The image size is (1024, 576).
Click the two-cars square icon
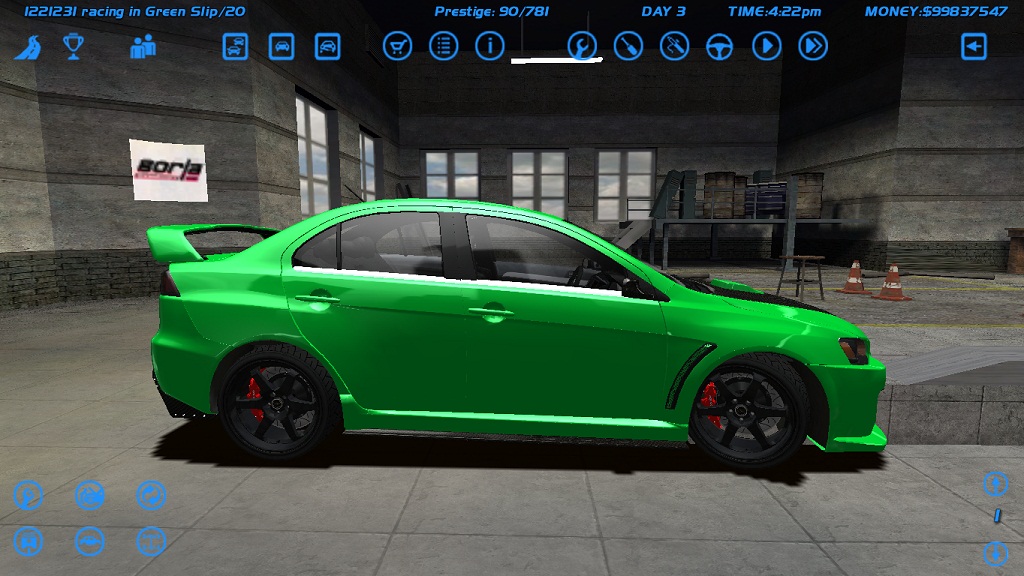point(235,46)
